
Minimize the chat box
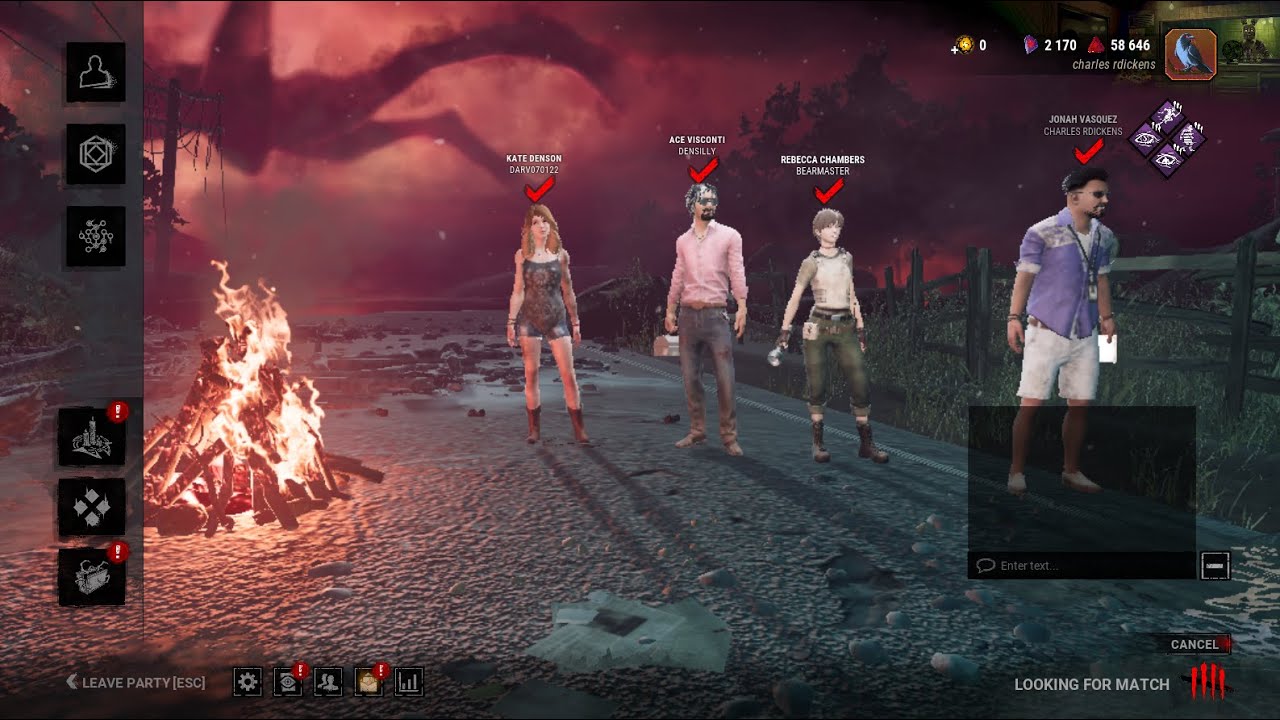(1214, 566)
